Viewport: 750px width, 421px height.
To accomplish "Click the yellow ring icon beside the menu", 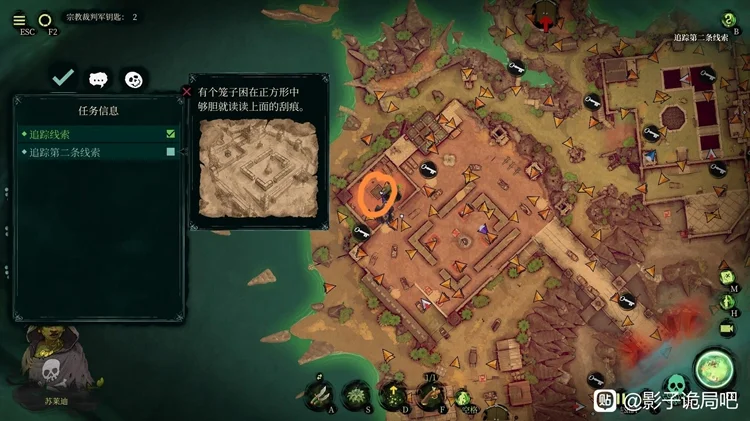I will (x=45, y=19).
